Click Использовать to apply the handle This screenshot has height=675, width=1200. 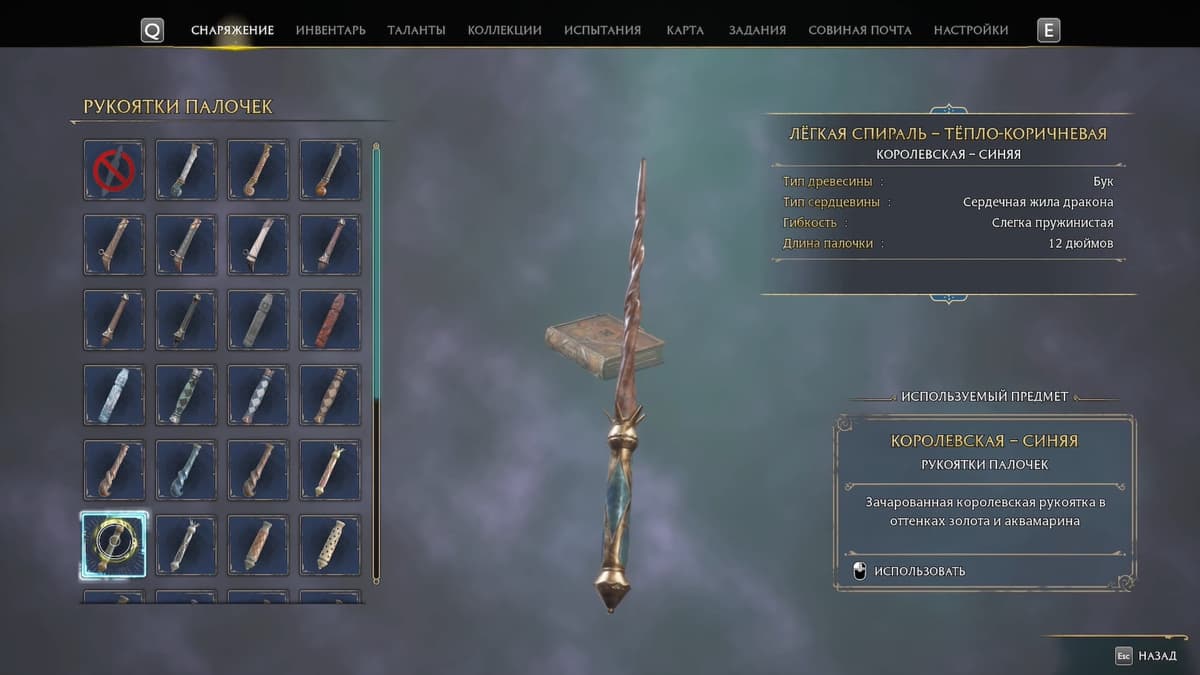click(x=919, y=571)
